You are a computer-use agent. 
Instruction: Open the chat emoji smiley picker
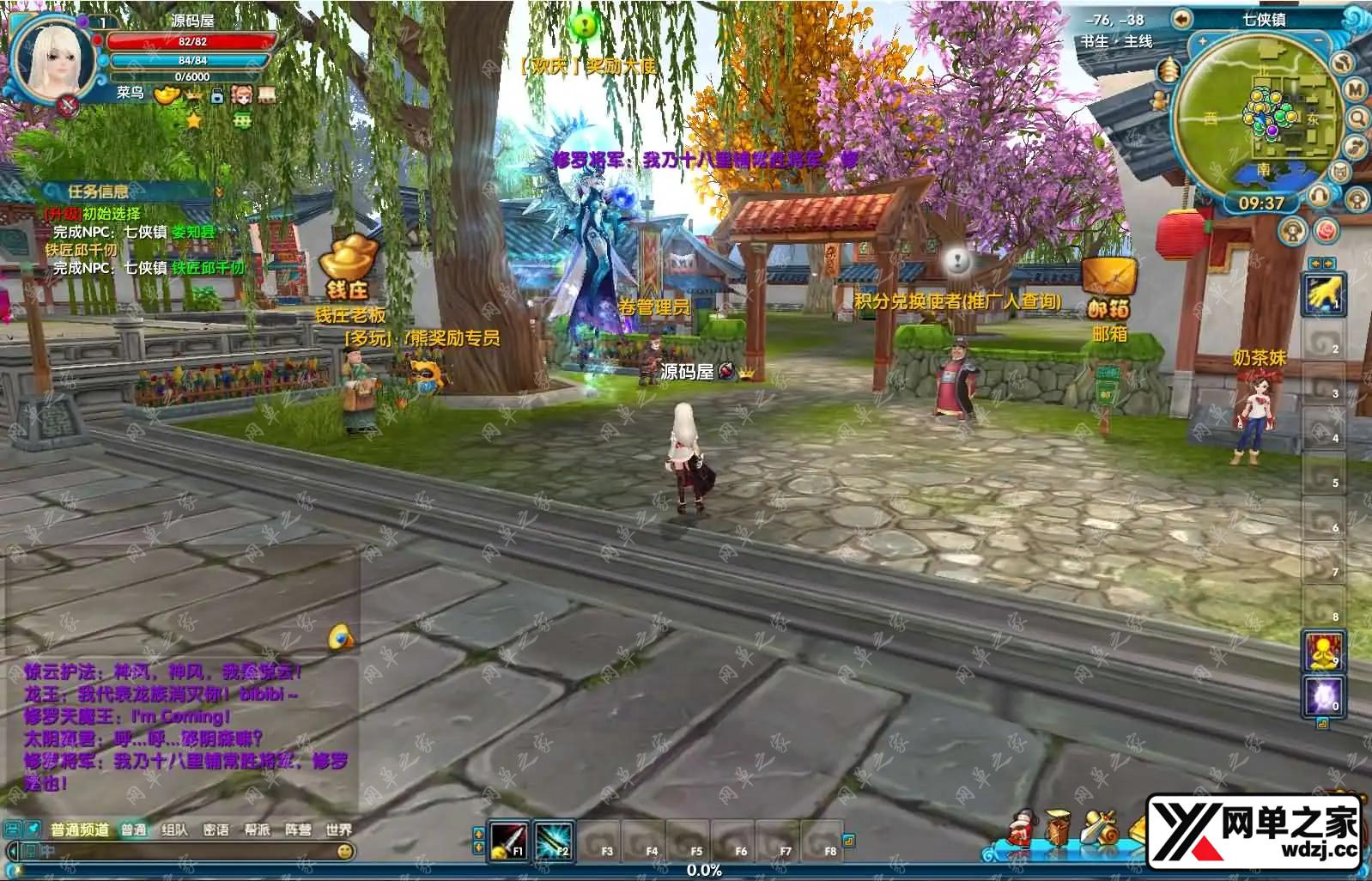(345, 851)
